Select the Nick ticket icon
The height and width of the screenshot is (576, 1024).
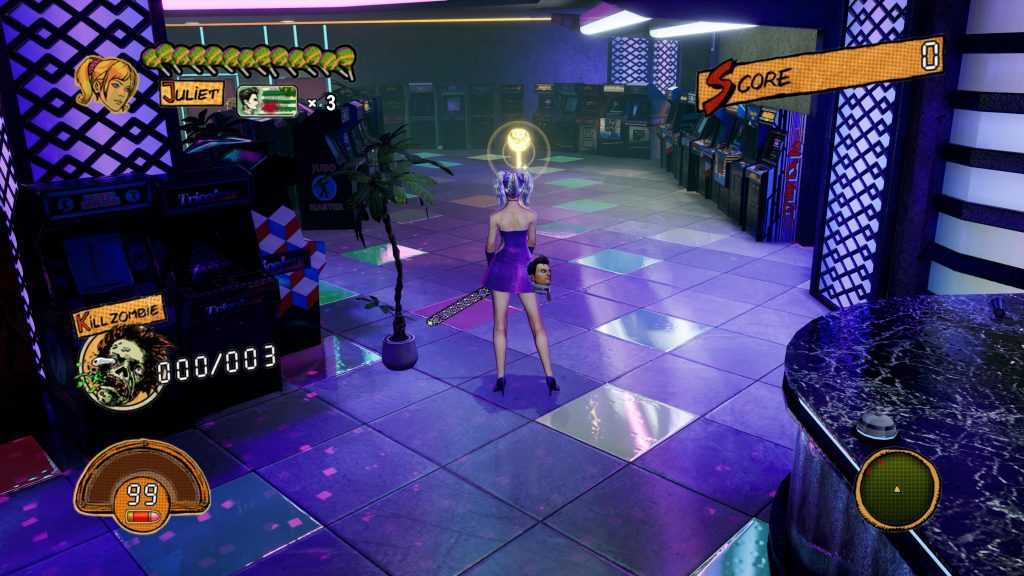click(x=267, y=101)
